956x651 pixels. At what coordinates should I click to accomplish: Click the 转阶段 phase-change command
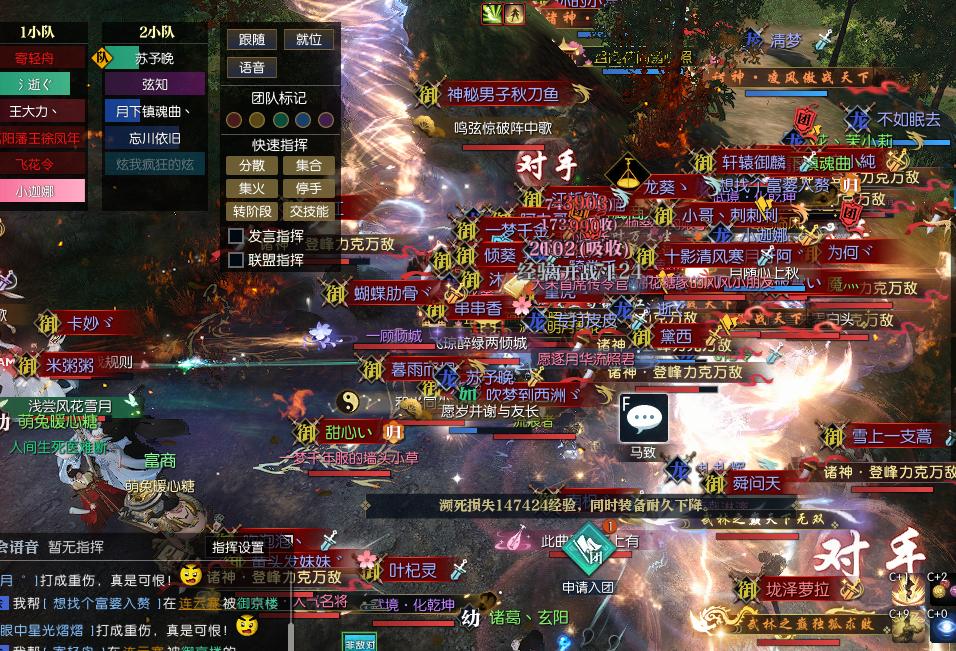252,211
